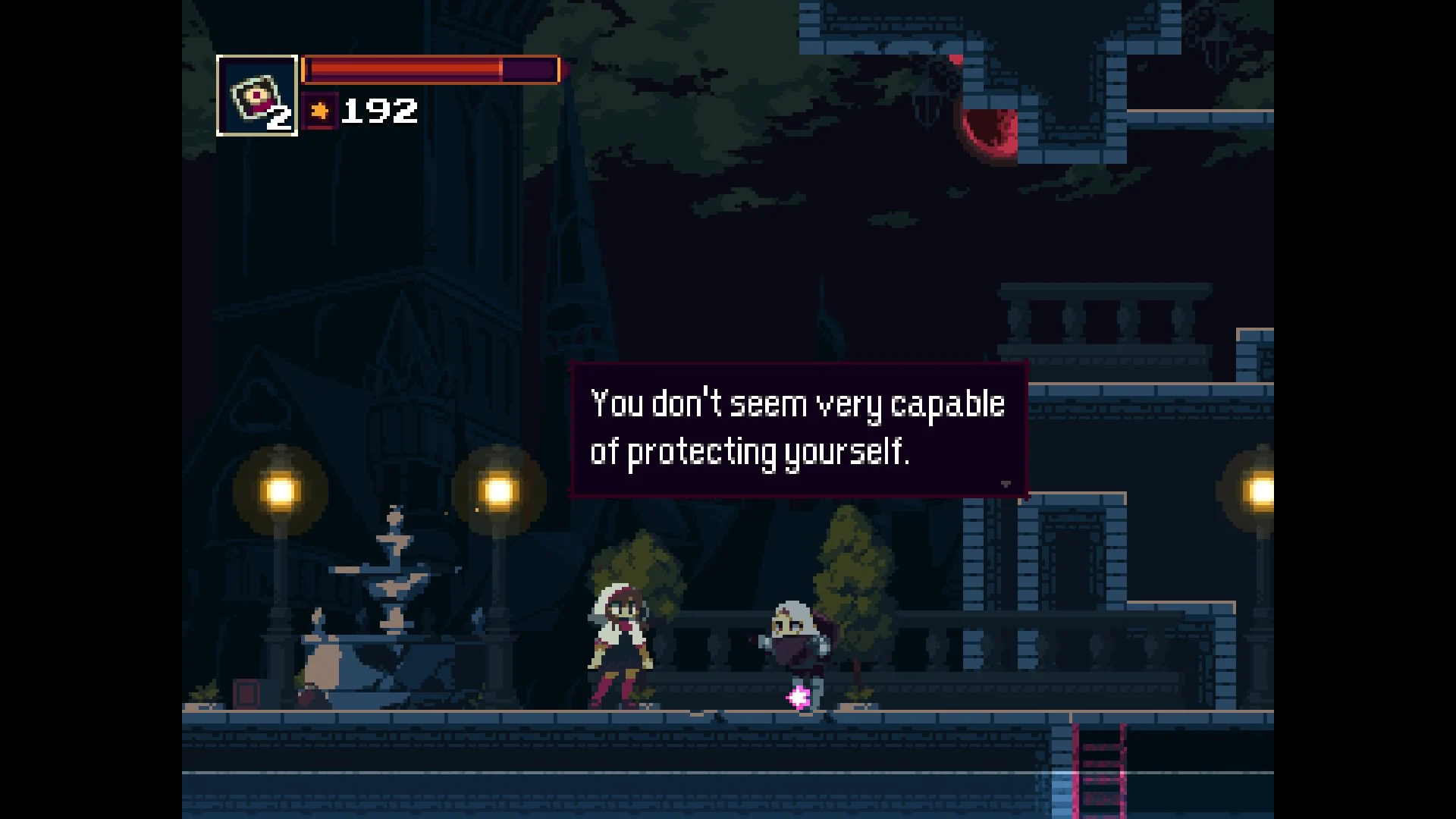Image resolution: width=1456 pixels, height=819 pixels.
Task: Click the red health bar
Action: tap(402, 69)
